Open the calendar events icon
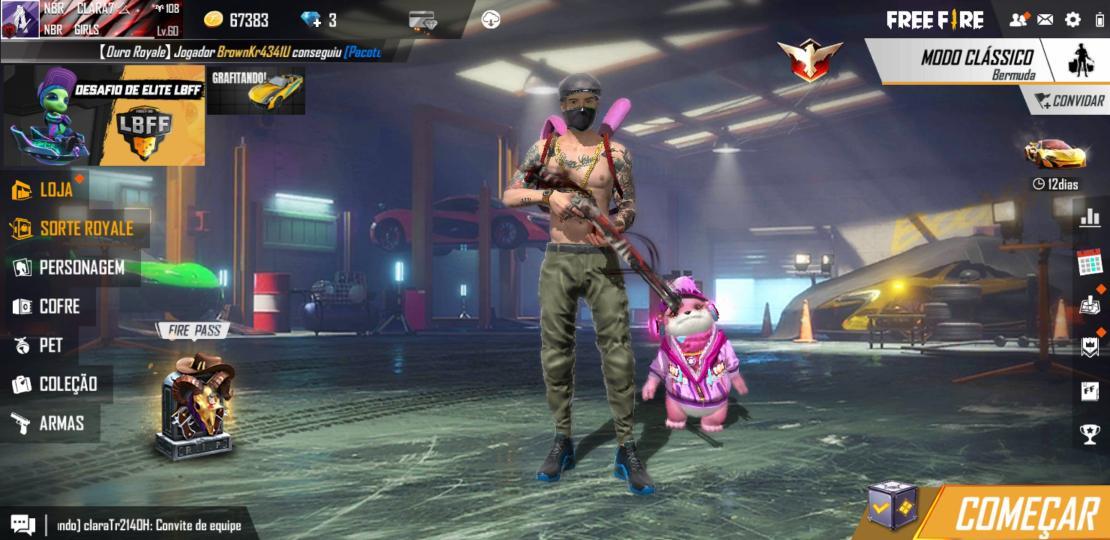1110x540 pixels. pyautogui.click(x=1089, y=263)
